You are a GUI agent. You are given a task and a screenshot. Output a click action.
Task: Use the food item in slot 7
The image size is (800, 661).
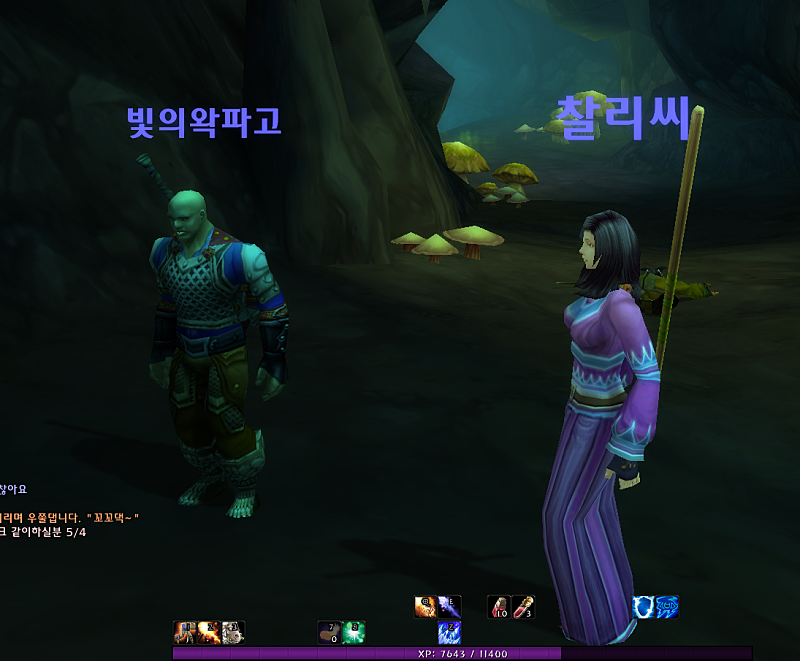tap(329, 632)
